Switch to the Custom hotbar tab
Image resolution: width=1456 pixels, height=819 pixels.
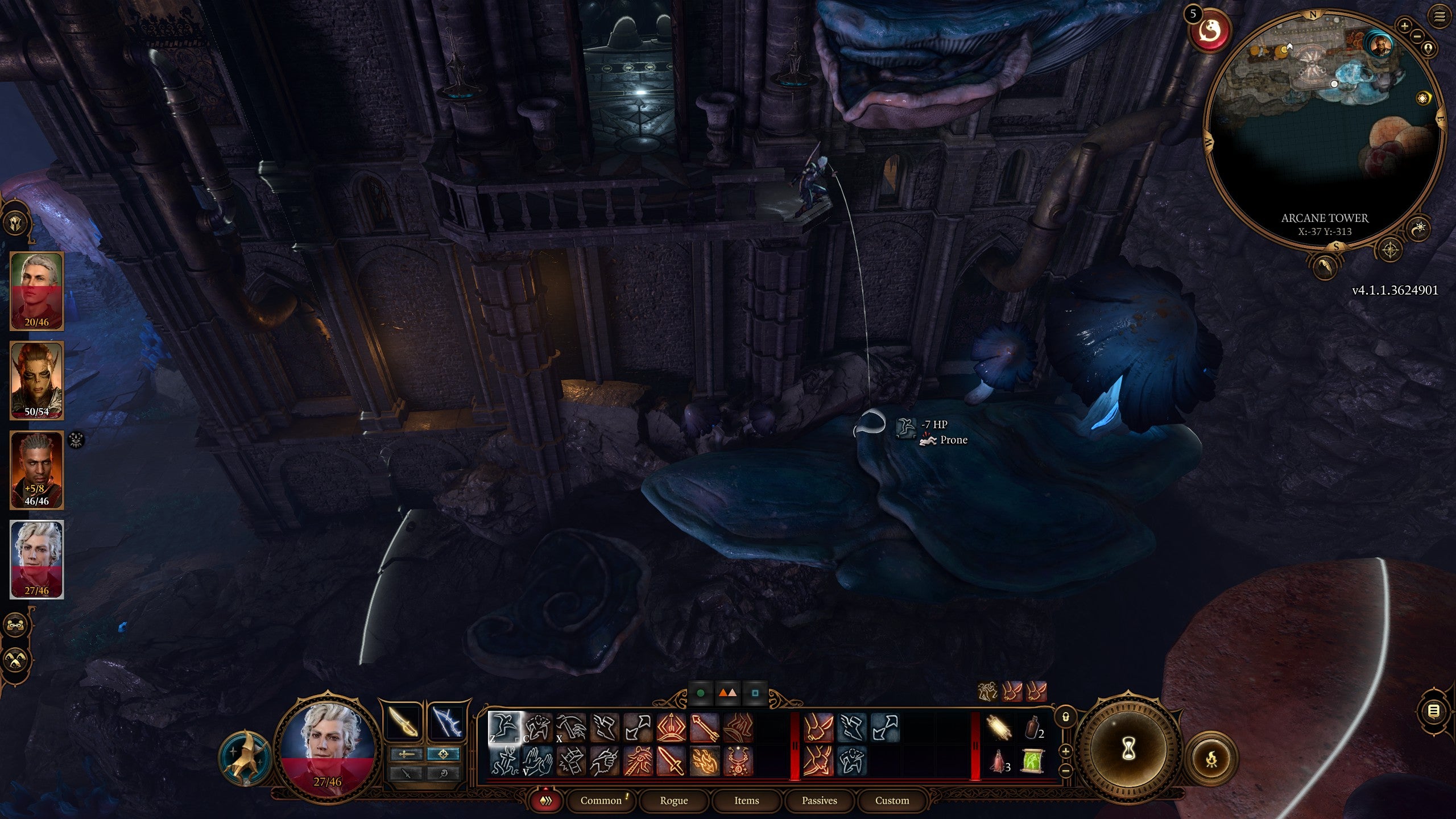(x=892, y=800)
